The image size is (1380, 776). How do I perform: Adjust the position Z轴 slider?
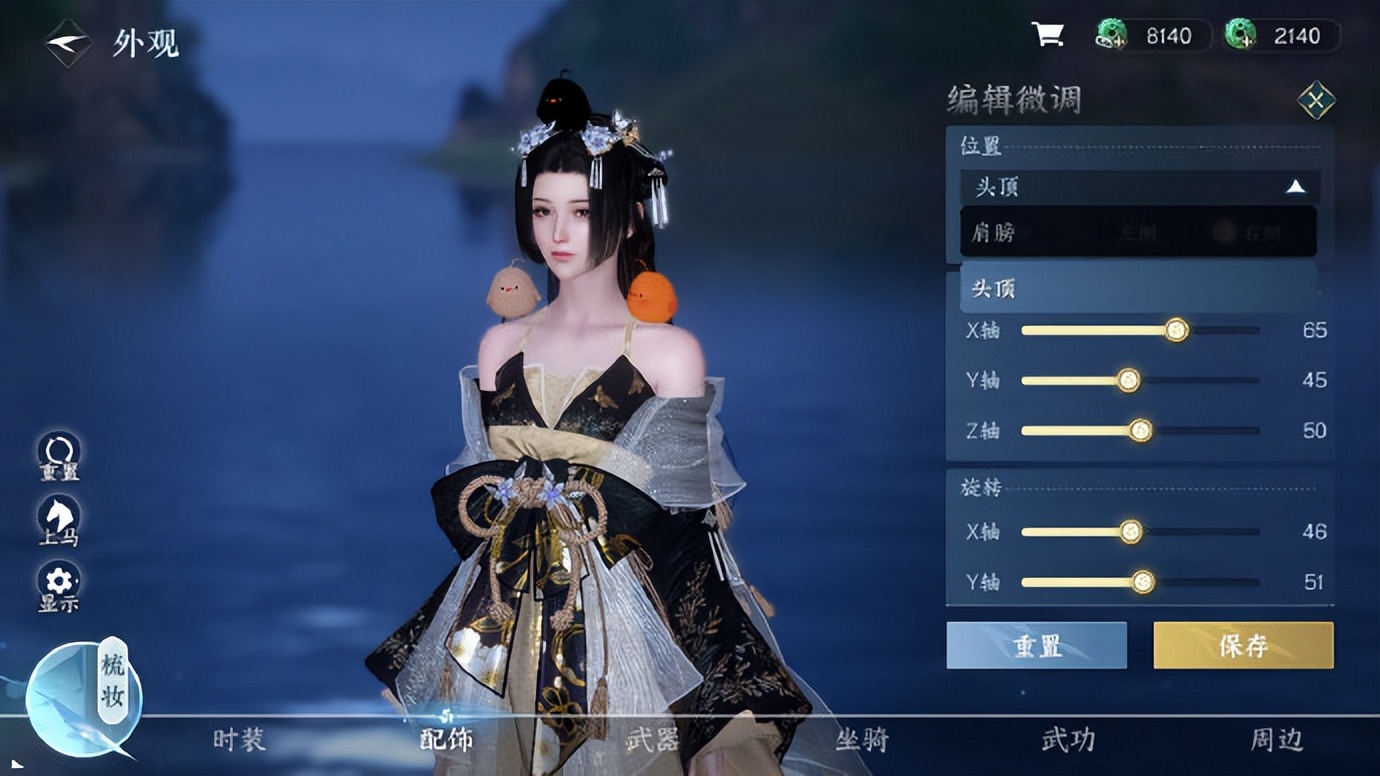click(x=1140, y=431)
